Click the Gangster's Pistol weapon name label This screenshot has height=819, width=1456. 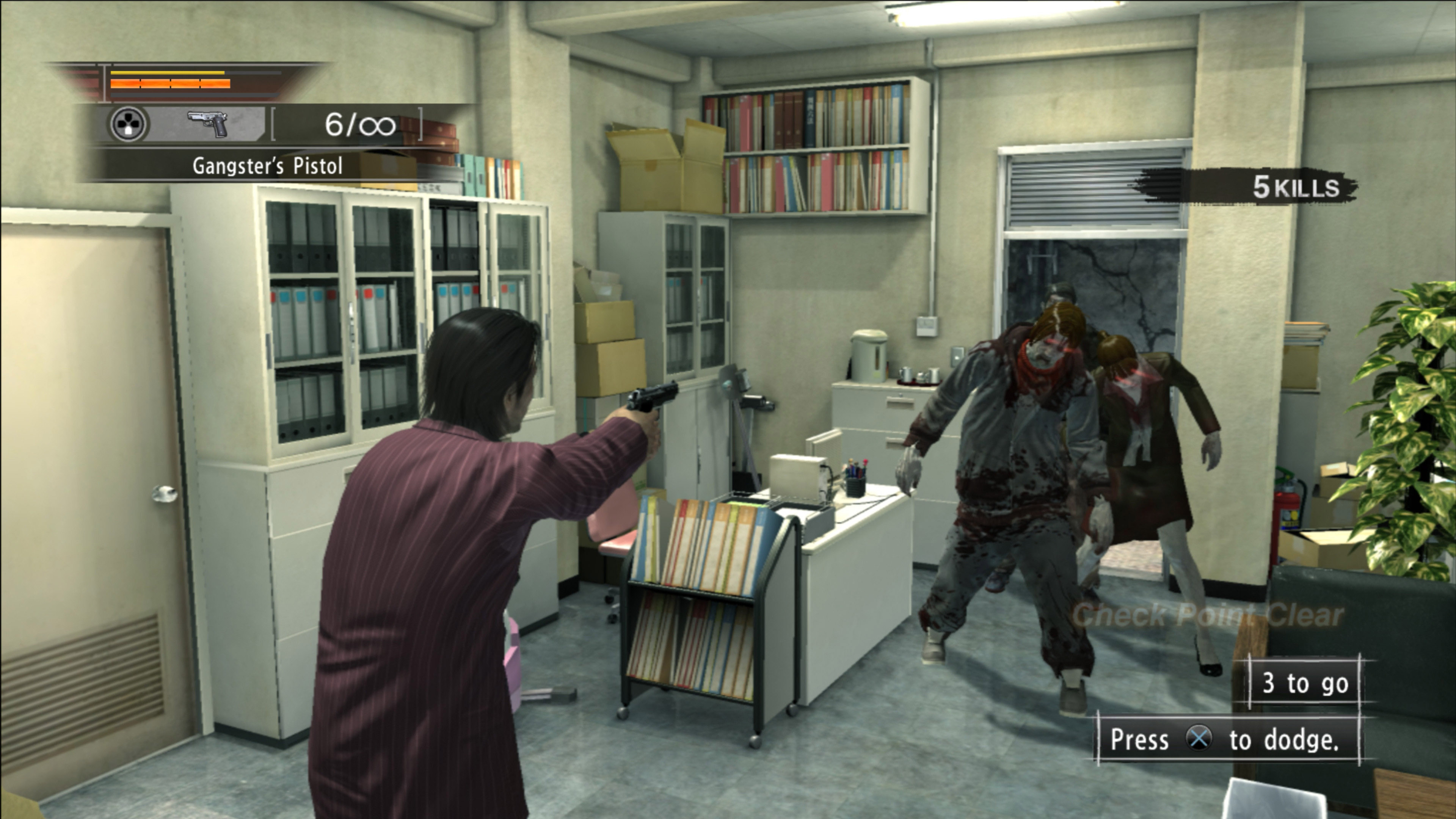pyautogui.click(x=267, y=166)
